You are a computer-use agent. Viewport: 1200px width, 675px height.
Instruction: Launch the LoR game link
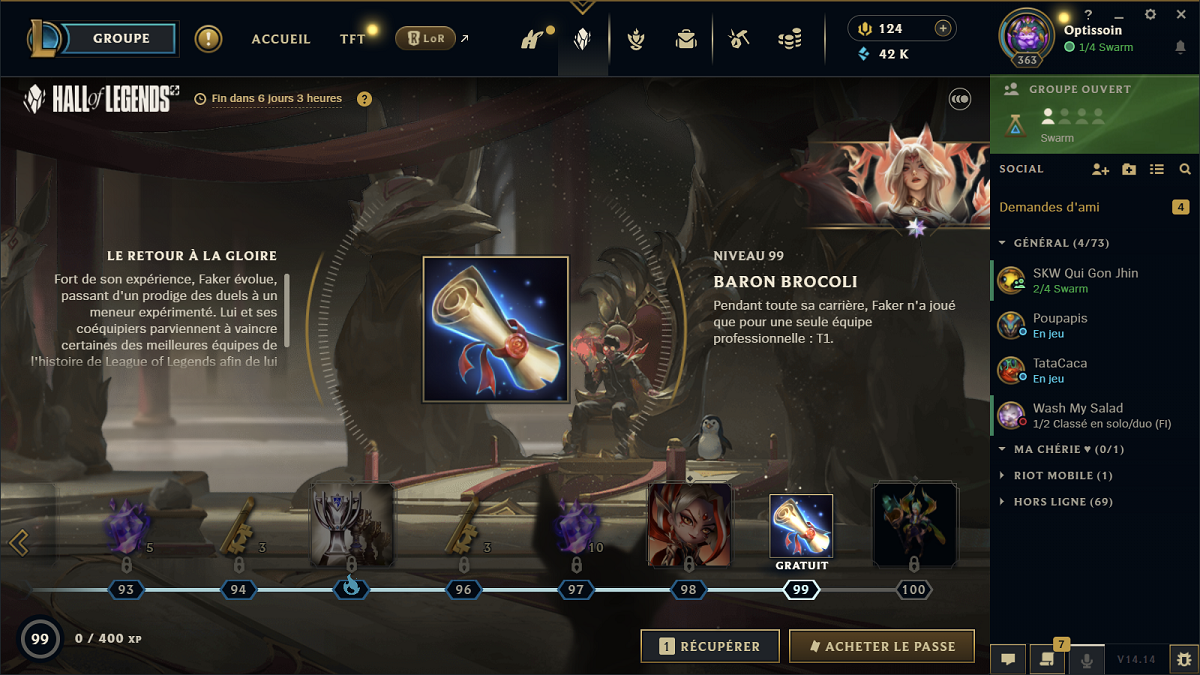(426, 39)
